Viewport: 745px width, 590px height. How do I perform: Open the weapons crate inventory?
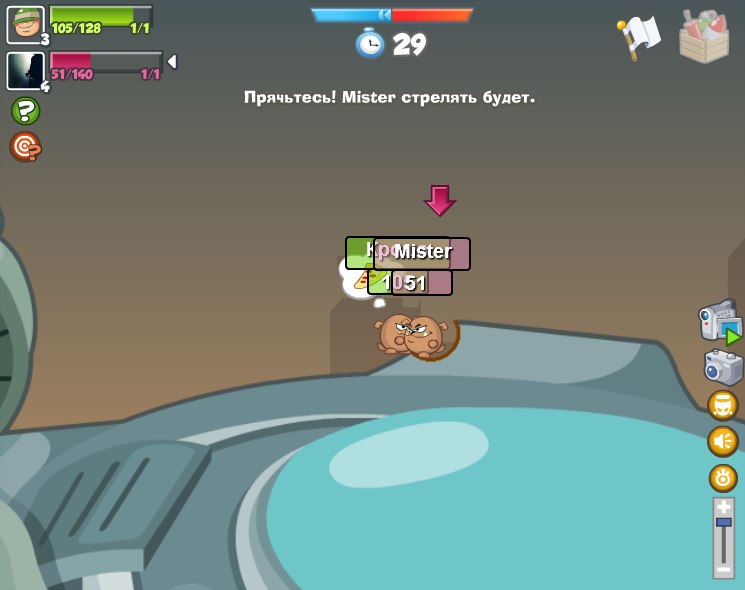[x=704, y=36]
